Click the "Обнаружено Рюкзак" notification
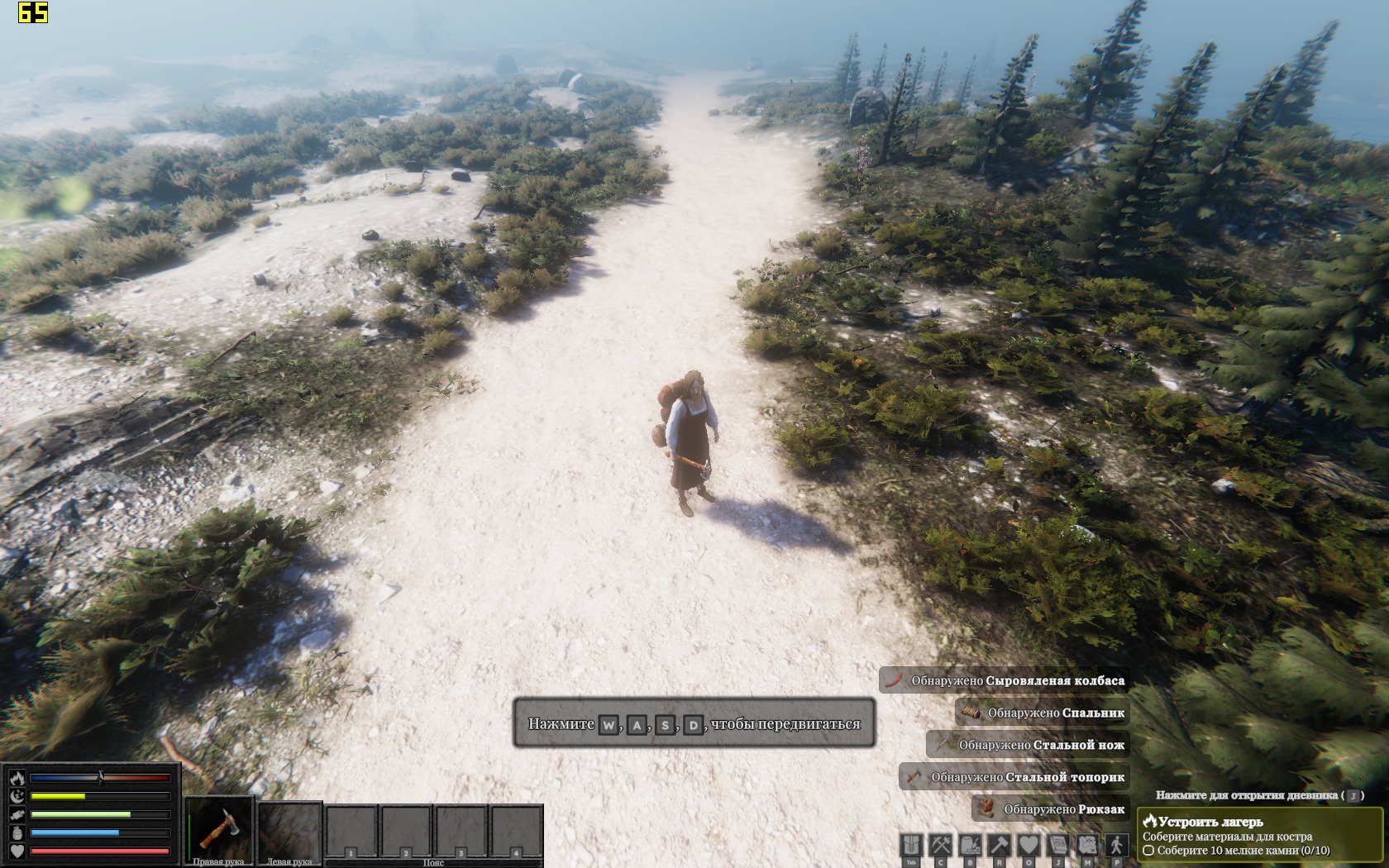Viewport: 1389px width, 868px height. [1050, 809]
